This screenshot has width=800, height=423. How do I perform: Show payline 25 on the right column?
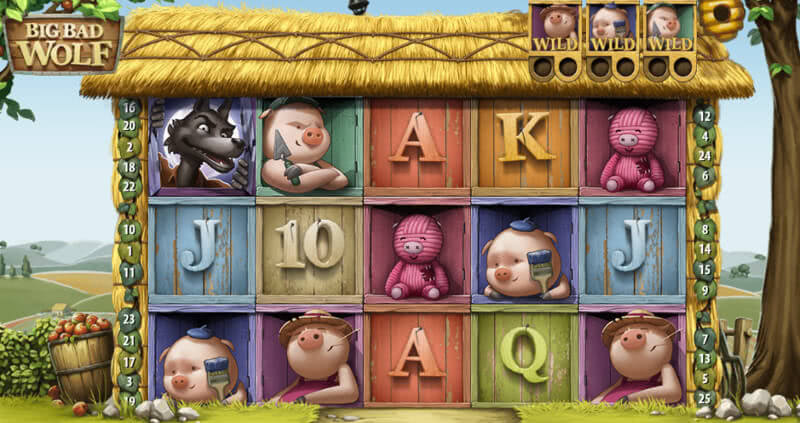tap(704, 399)
